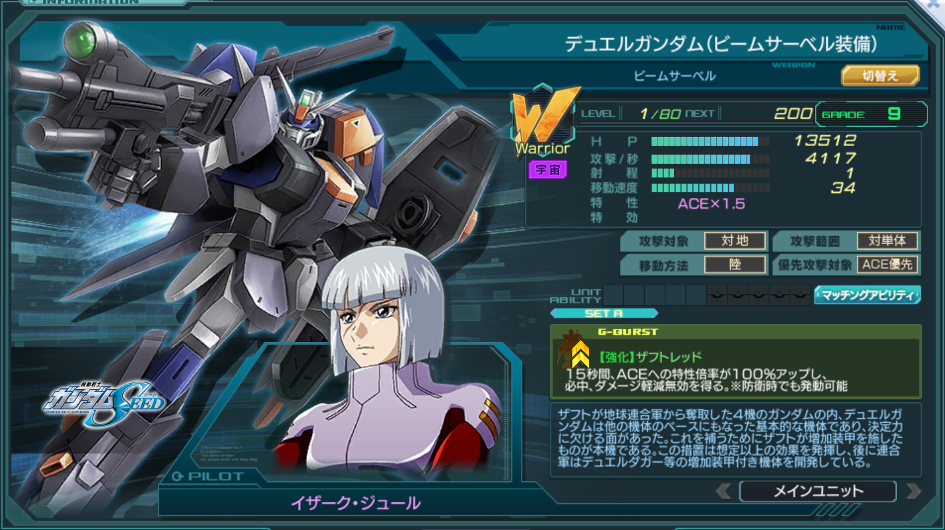Open the マッチングアビリティ panel

[x=867, y=295]
